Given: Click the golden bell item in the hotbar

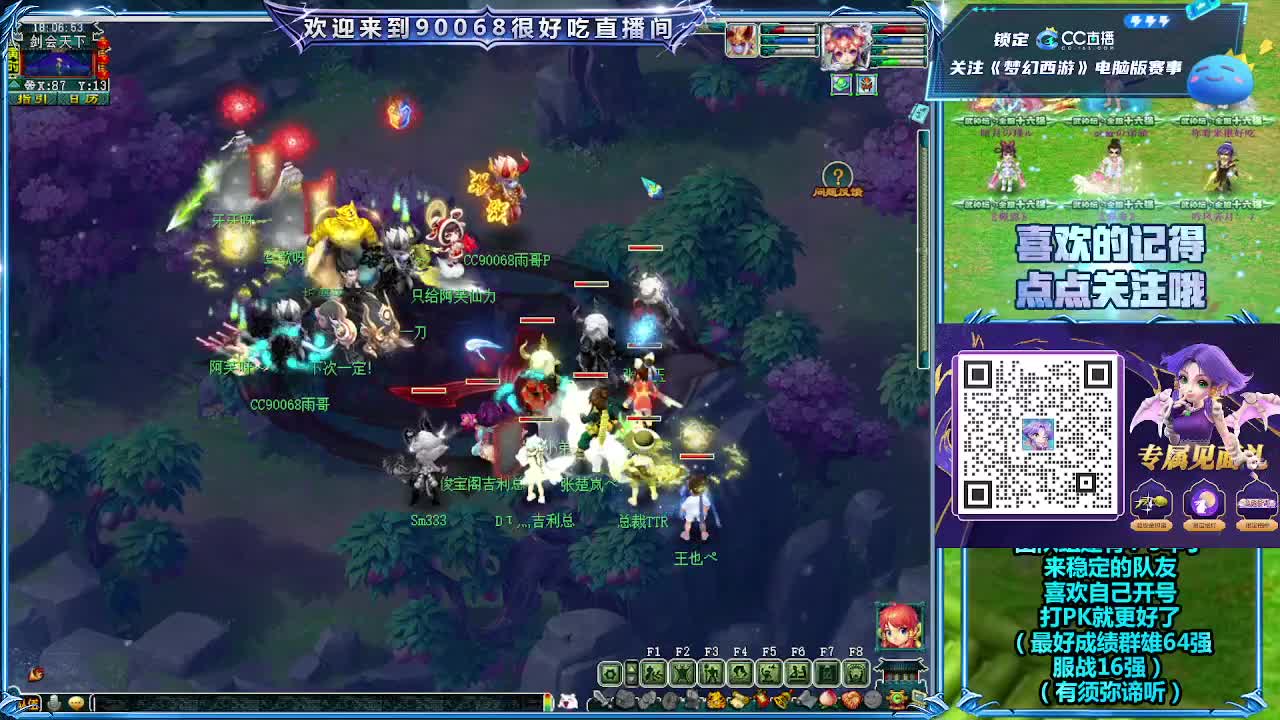Looking at the screenshot, I should click(784, 698).
